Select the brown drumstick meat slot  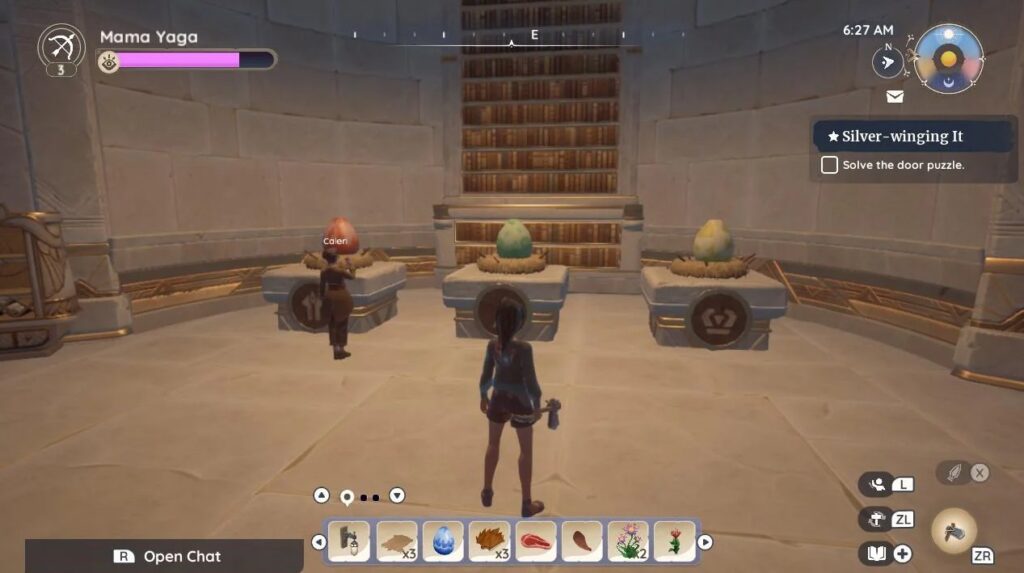coord(582,541)
